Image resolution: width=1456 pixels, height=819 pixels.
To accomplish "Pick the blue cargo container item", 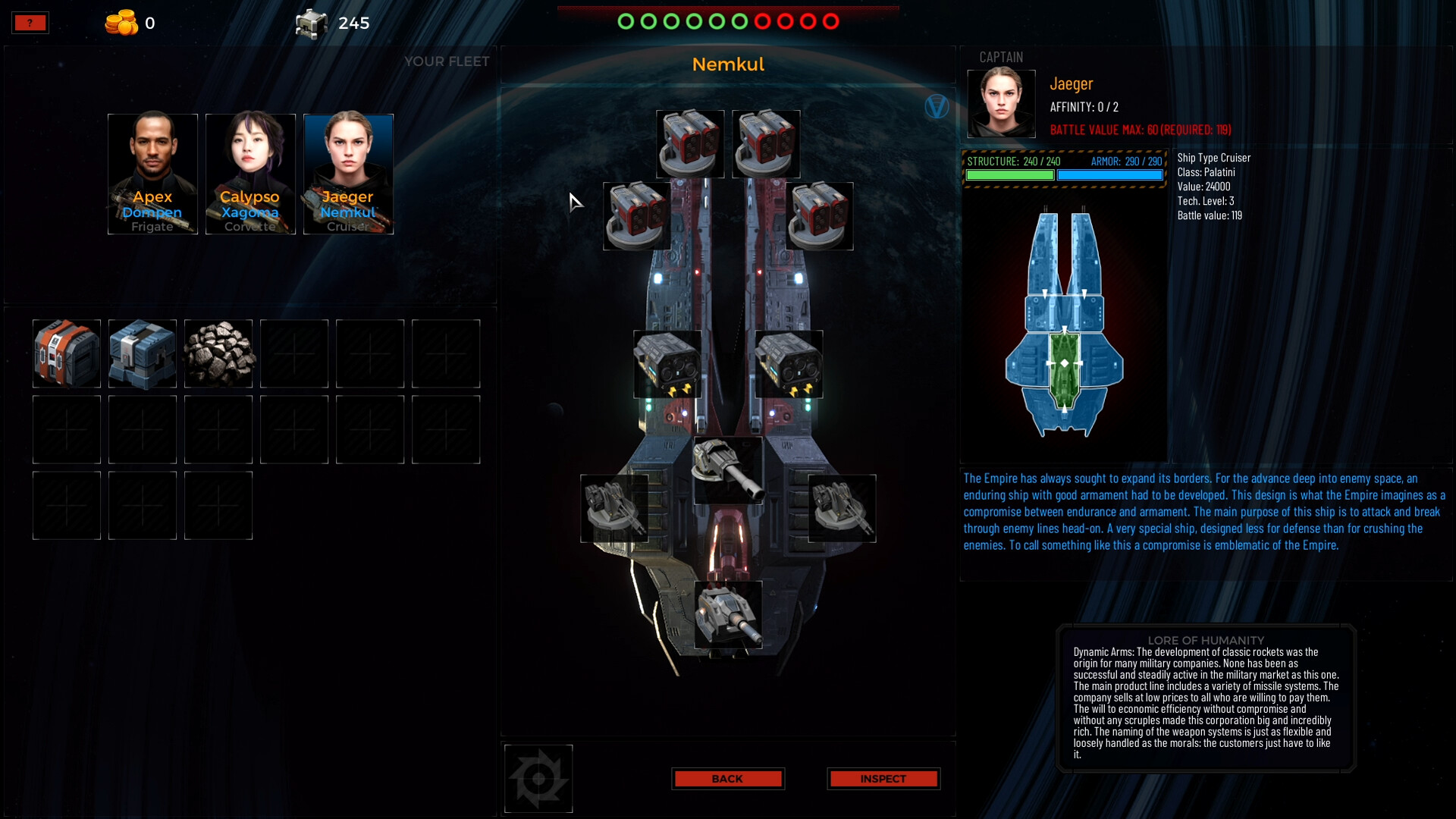I will pyautogui.click(x=143, y=353).
